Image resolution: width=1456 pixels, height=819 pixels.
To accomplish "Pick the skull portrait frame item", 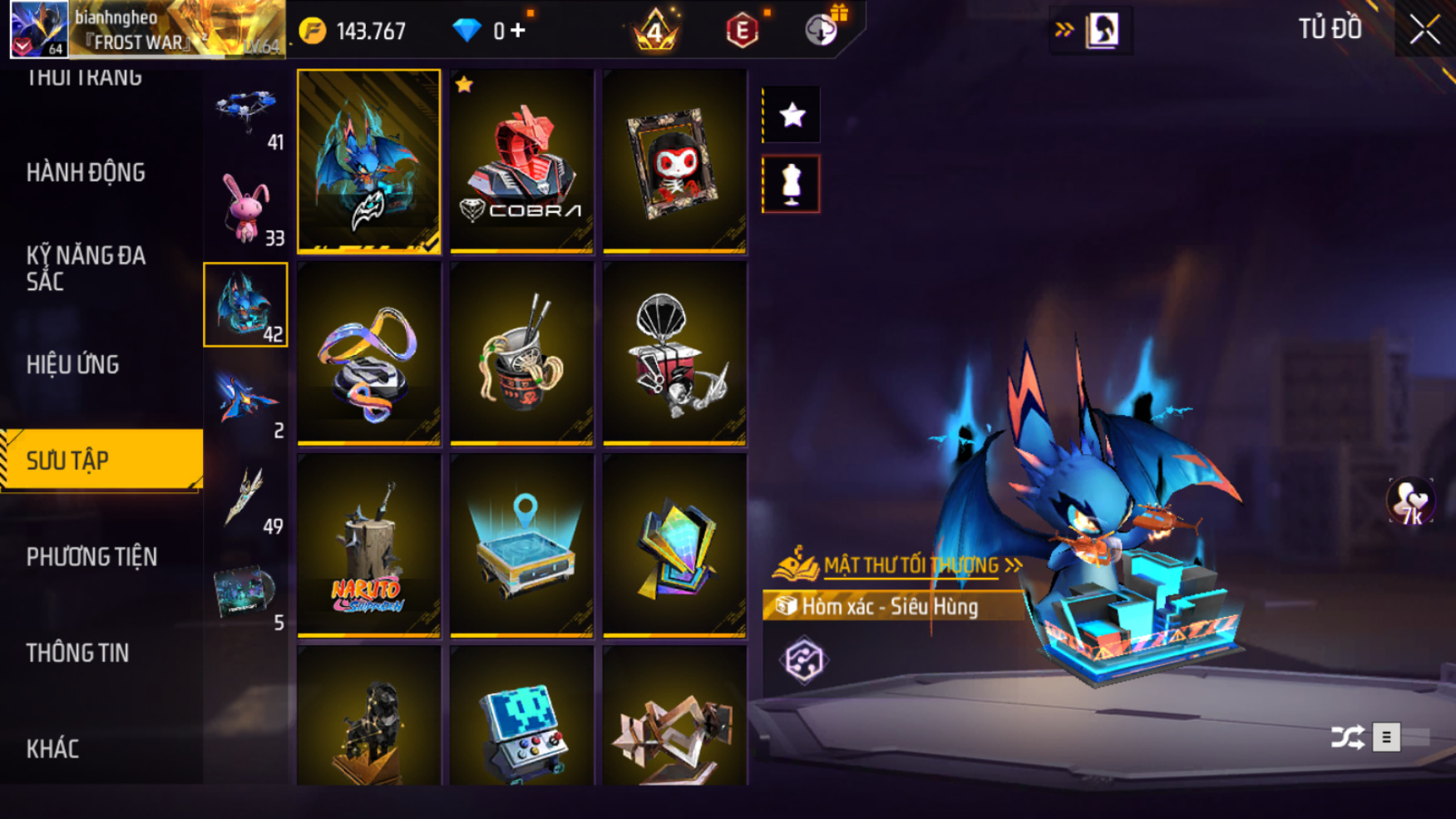I will point(674,161).
